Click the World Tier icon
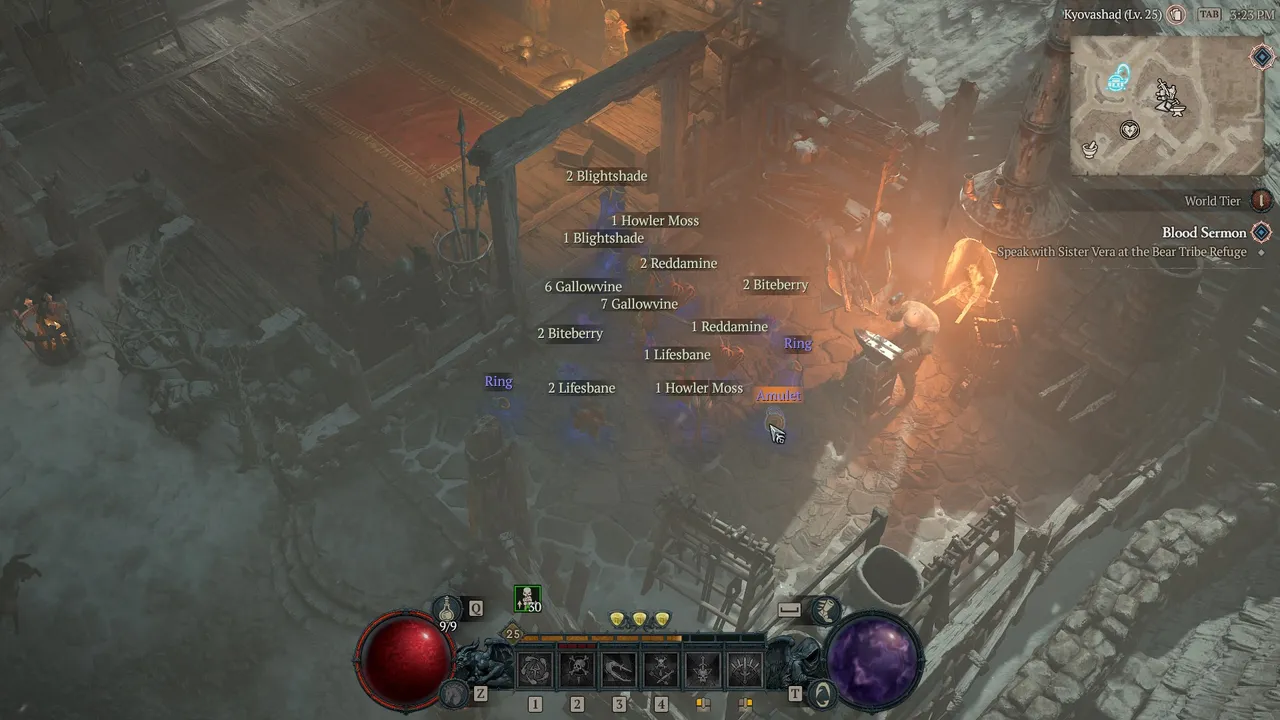1280x720 pixels. [1262, 201]
